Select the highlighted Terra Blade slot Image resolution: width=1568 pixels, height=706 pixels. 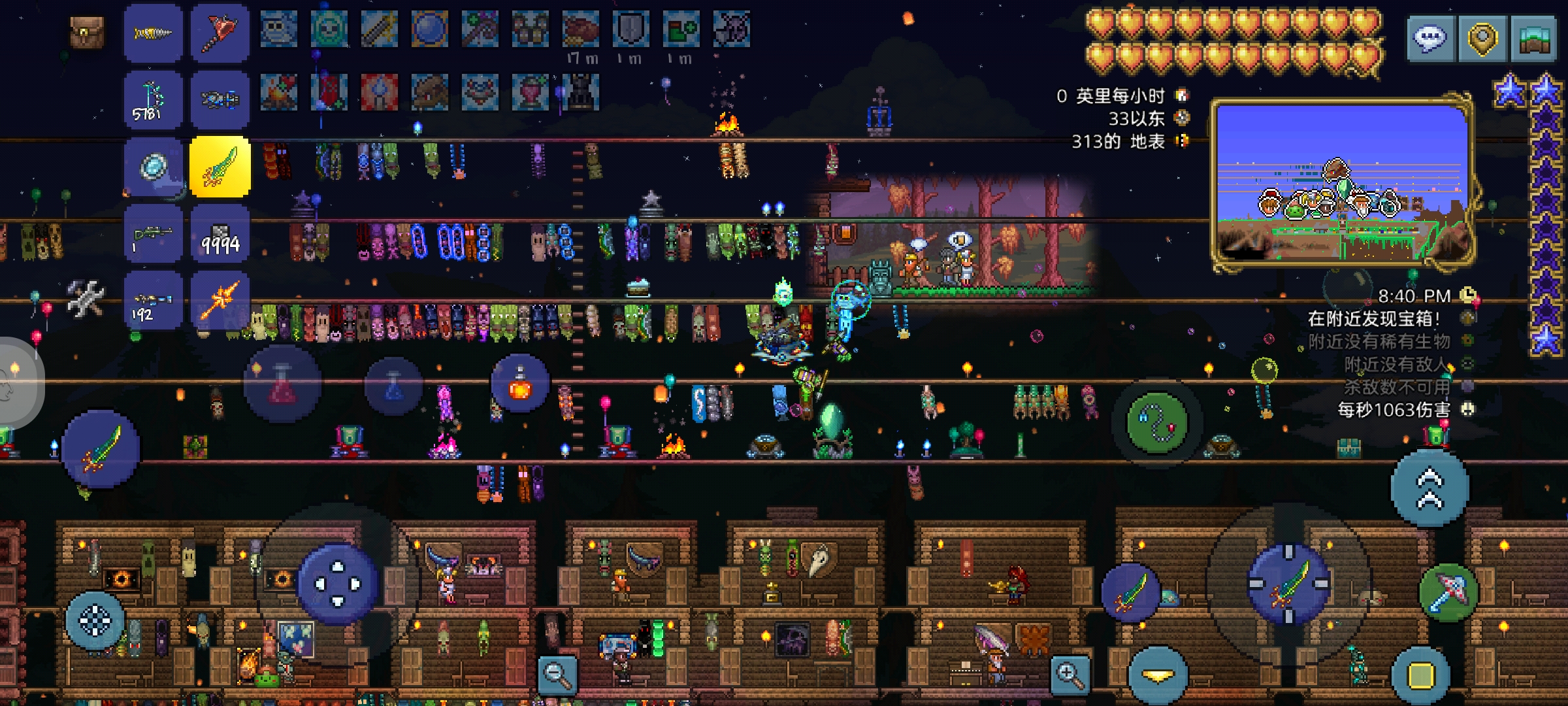[x=220, y=167]
